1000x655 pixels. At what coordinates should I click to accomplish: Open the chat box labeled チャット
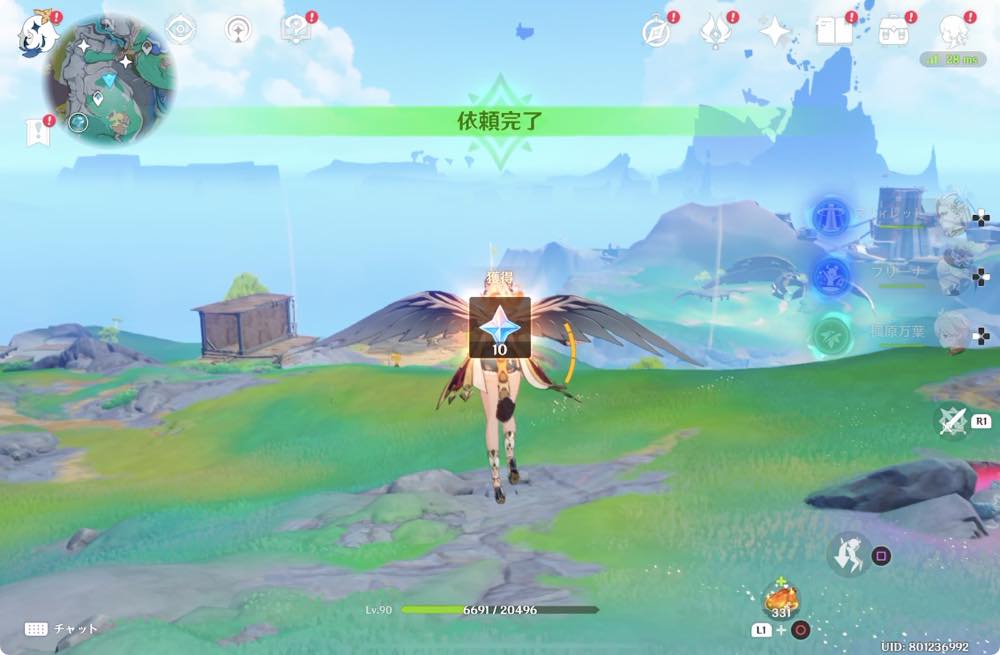(62, 628)
